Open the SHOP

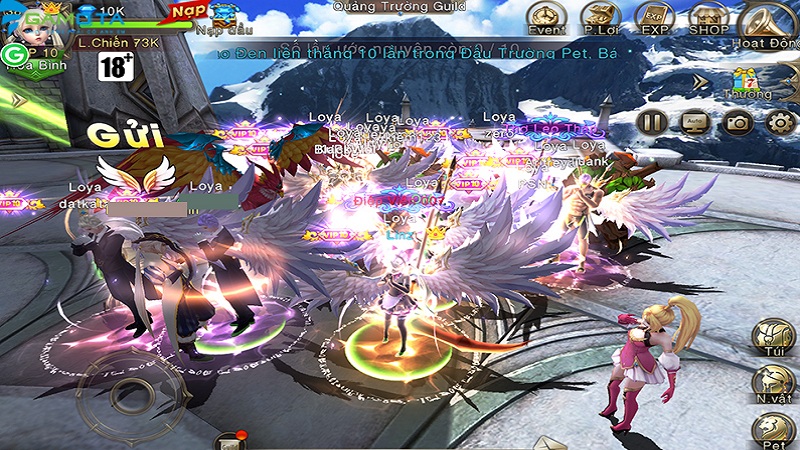coord(708,17)
